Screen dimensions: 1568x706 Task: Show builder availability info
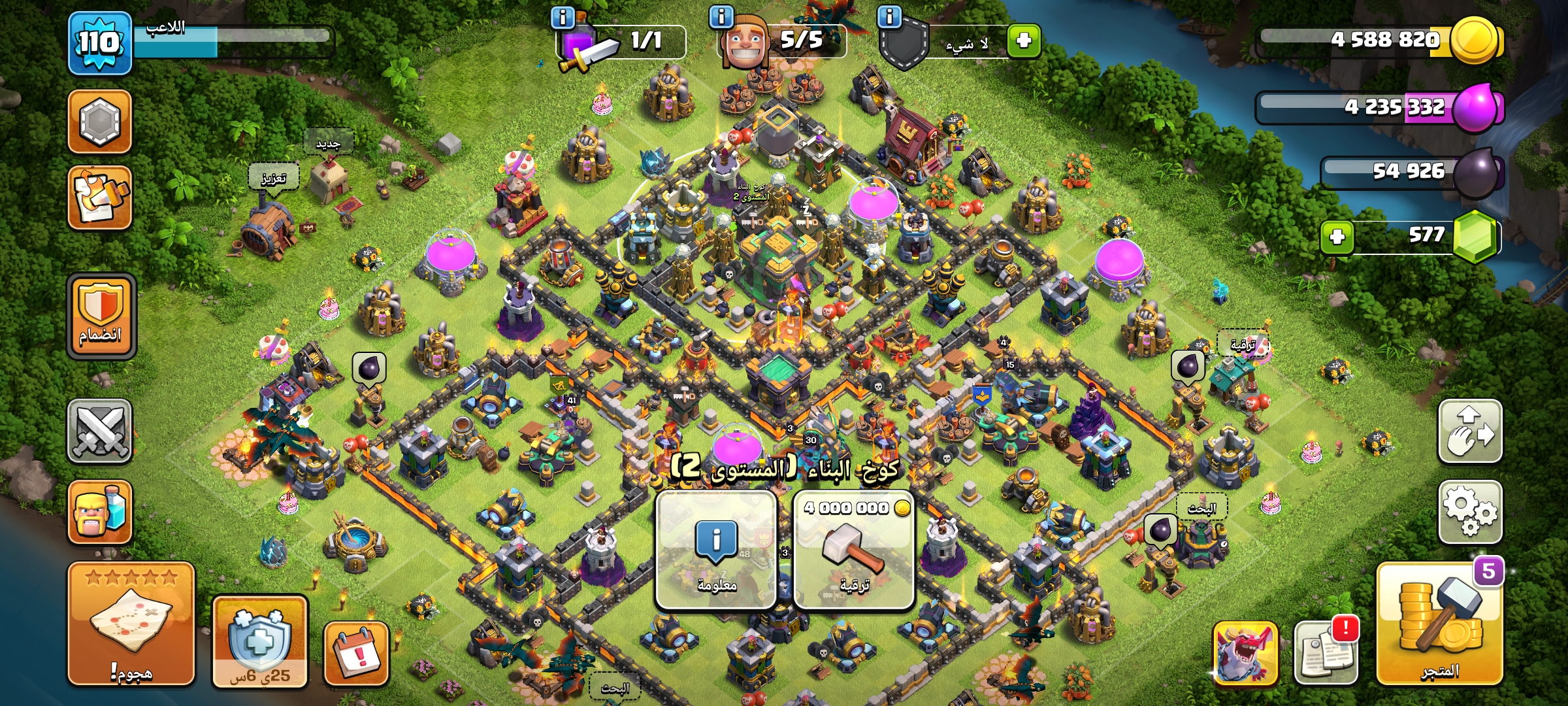point(721,17)
